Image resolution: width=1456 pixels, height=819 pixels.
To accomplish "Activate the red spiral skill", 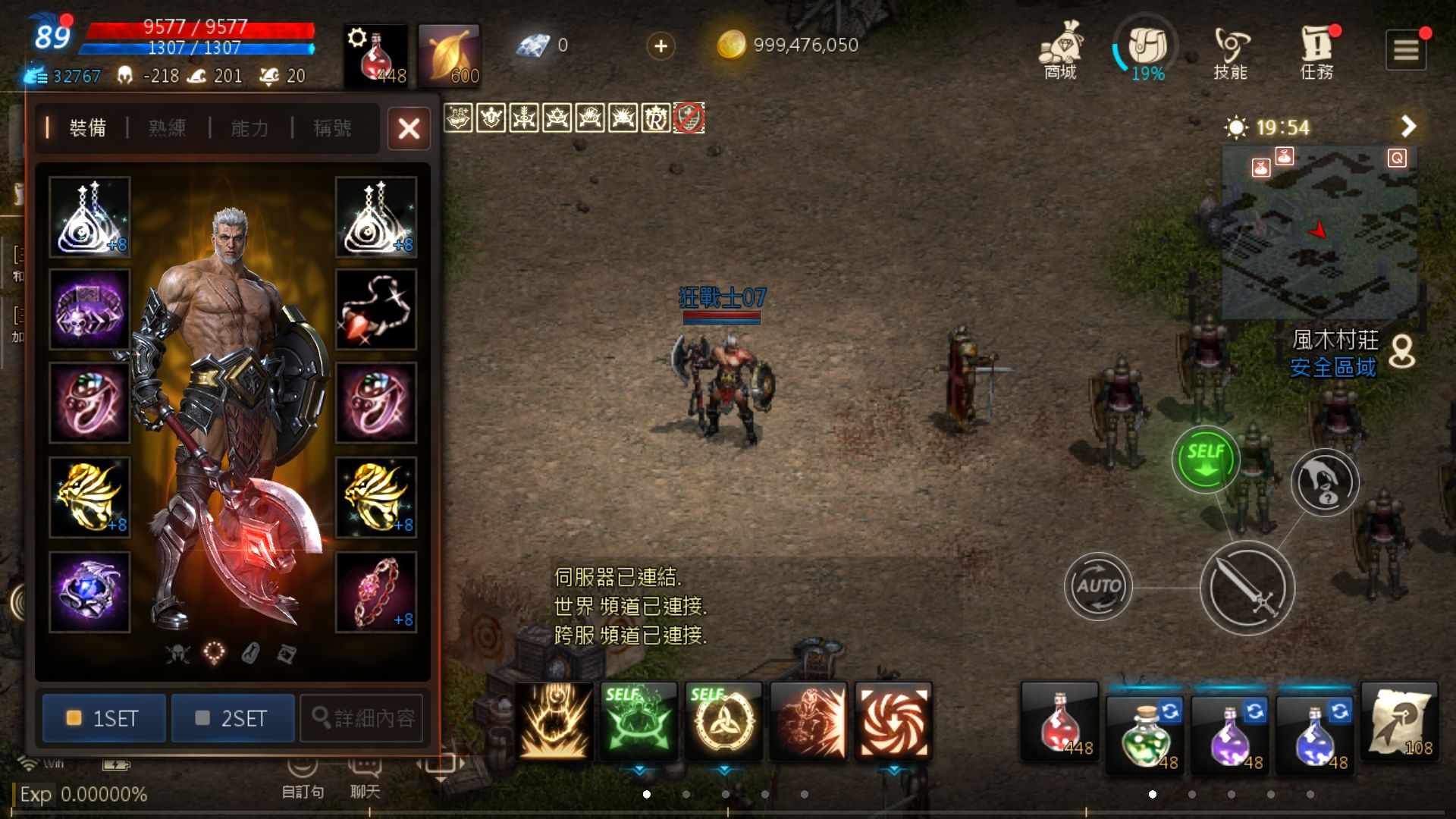I will coord(893,721).
